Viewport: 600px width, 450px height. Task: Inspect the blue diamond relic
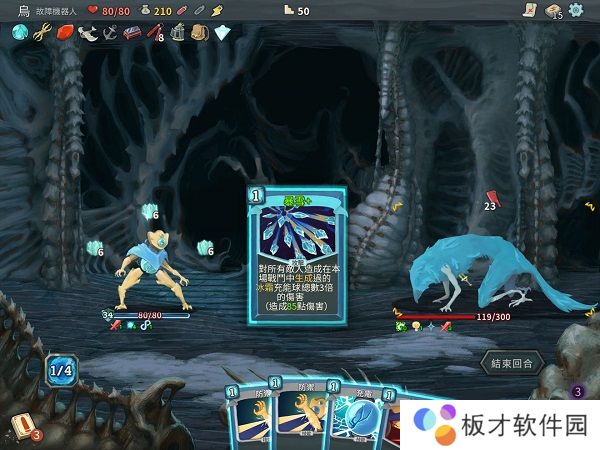pos(221,33)
